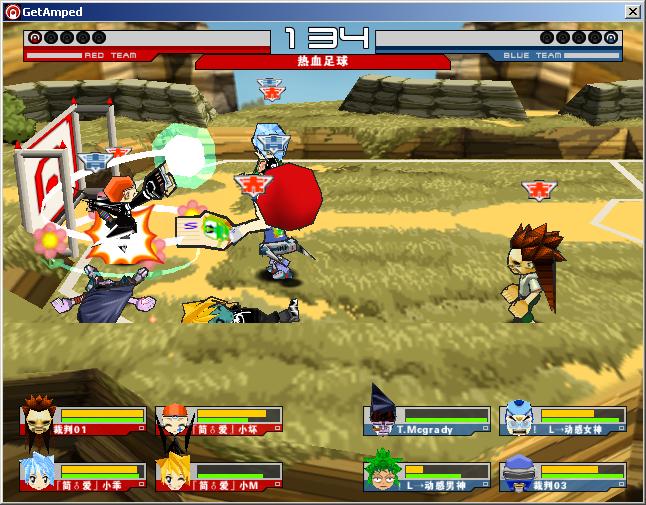Viewport: 646px width, 505px height.
Task: Close the GetAmped window
Action: 632,11
